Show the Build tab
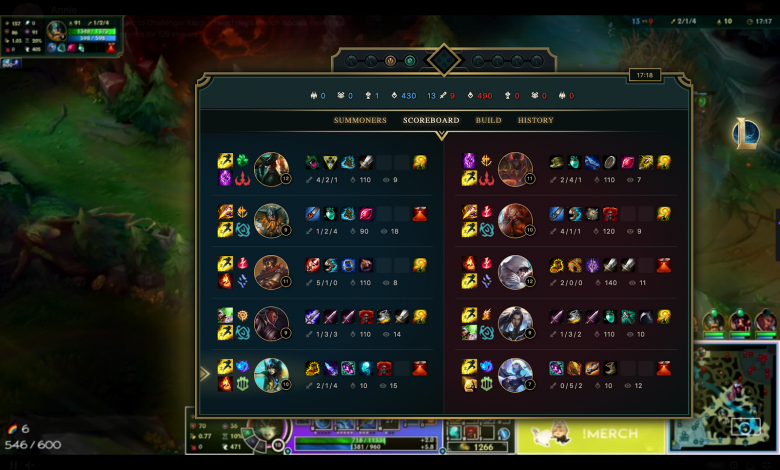Screen dimensions: 780x470 point(488,121)
